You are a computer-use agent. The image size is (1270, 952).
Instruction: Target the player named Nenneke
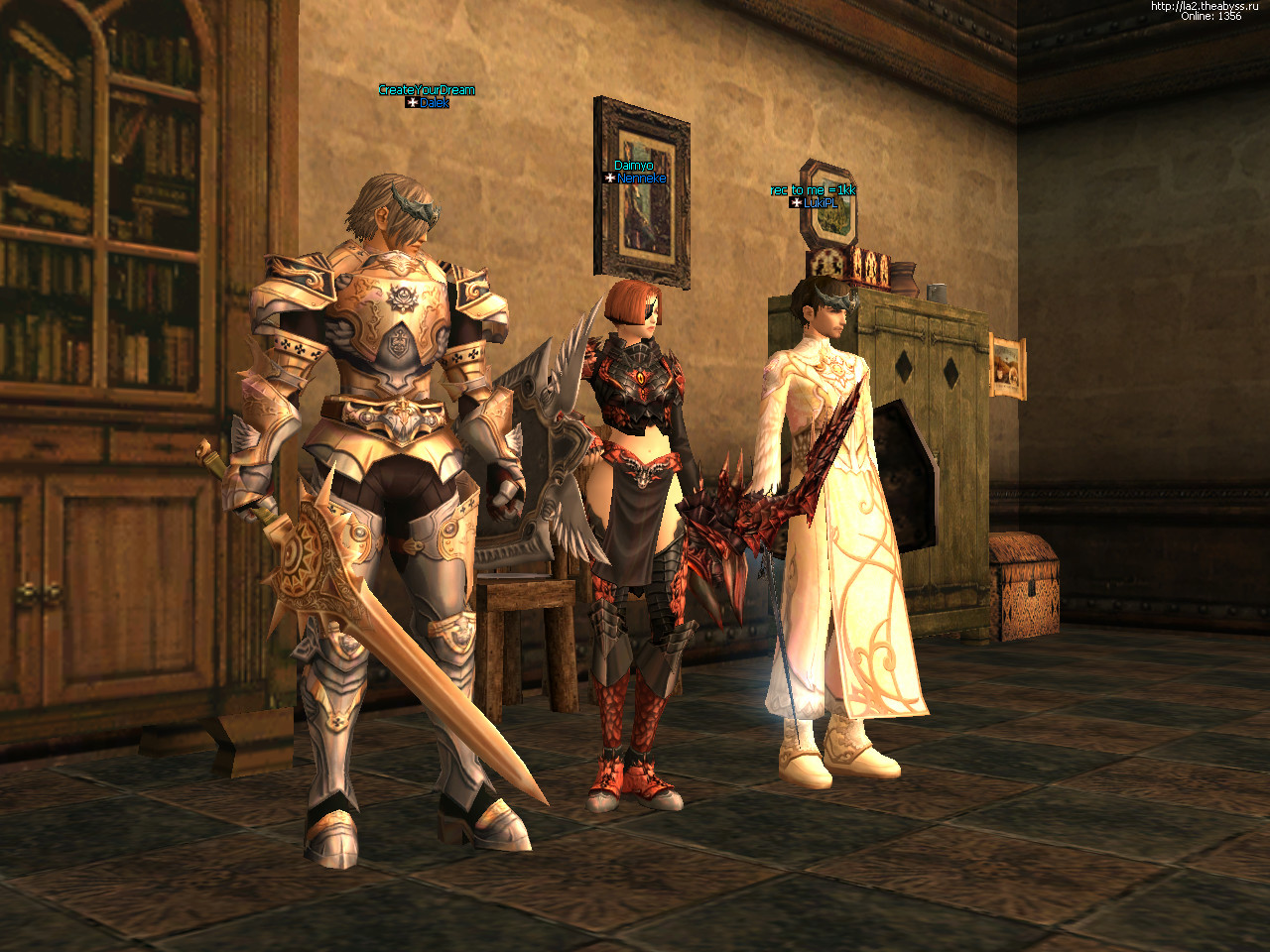click(x=641, y=178)
